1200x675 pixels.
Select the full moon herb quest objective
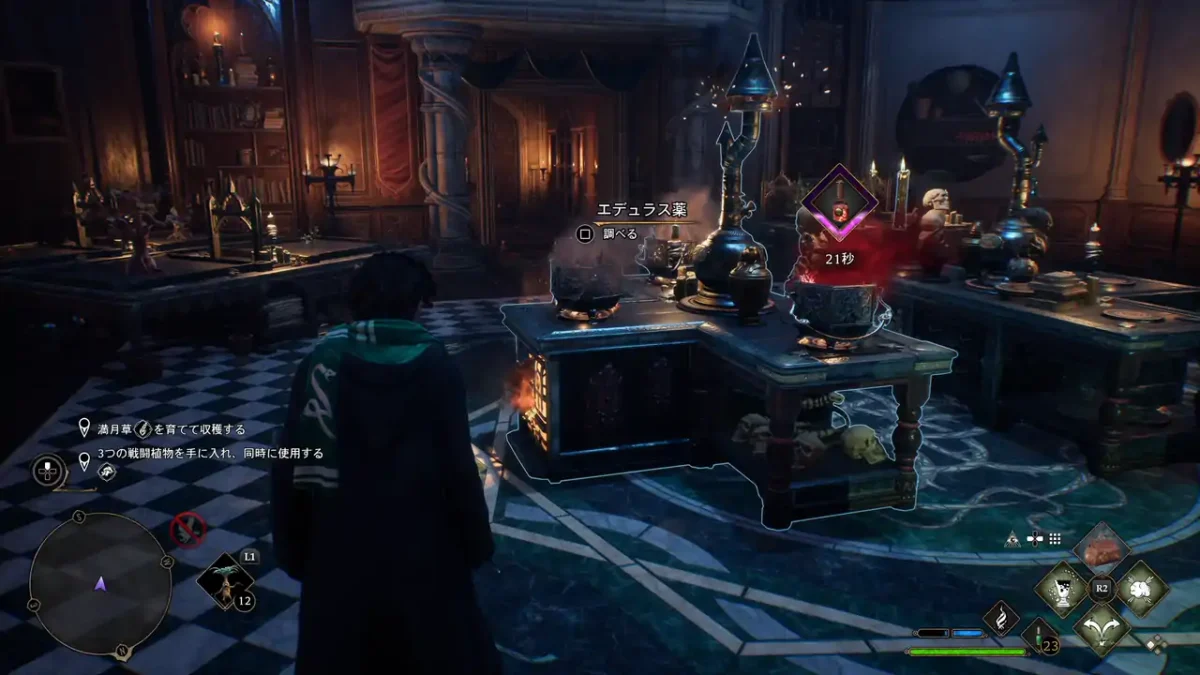[165, 429]
